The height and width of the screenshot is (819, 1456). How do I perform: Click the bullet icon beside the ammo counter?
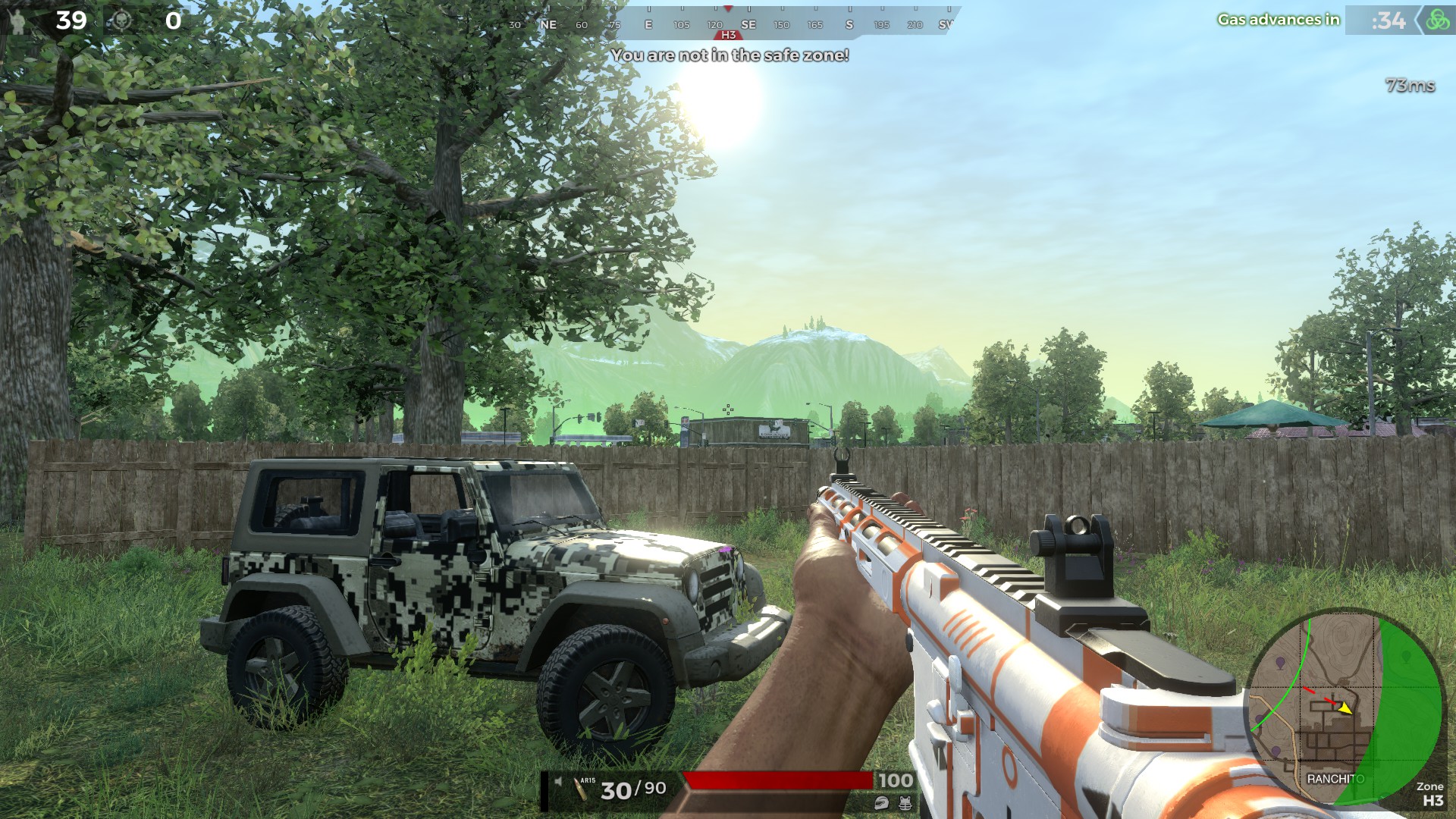pyautogui.click(x=580, y=791)
